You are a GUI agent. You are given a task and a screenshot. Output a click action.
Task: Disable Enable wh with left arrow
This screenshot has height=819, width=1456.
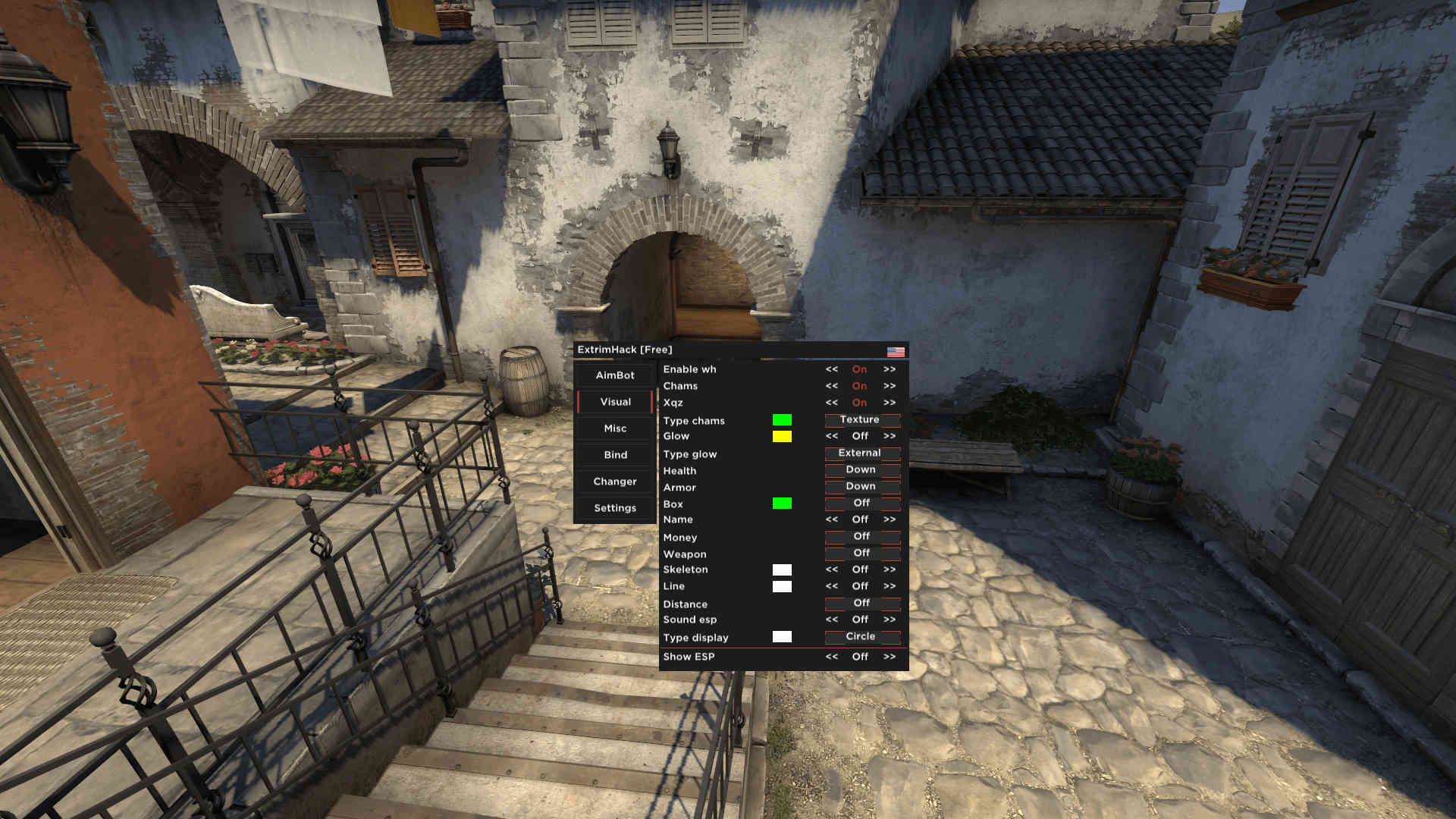pyautogui.click(x=830, y=369)
